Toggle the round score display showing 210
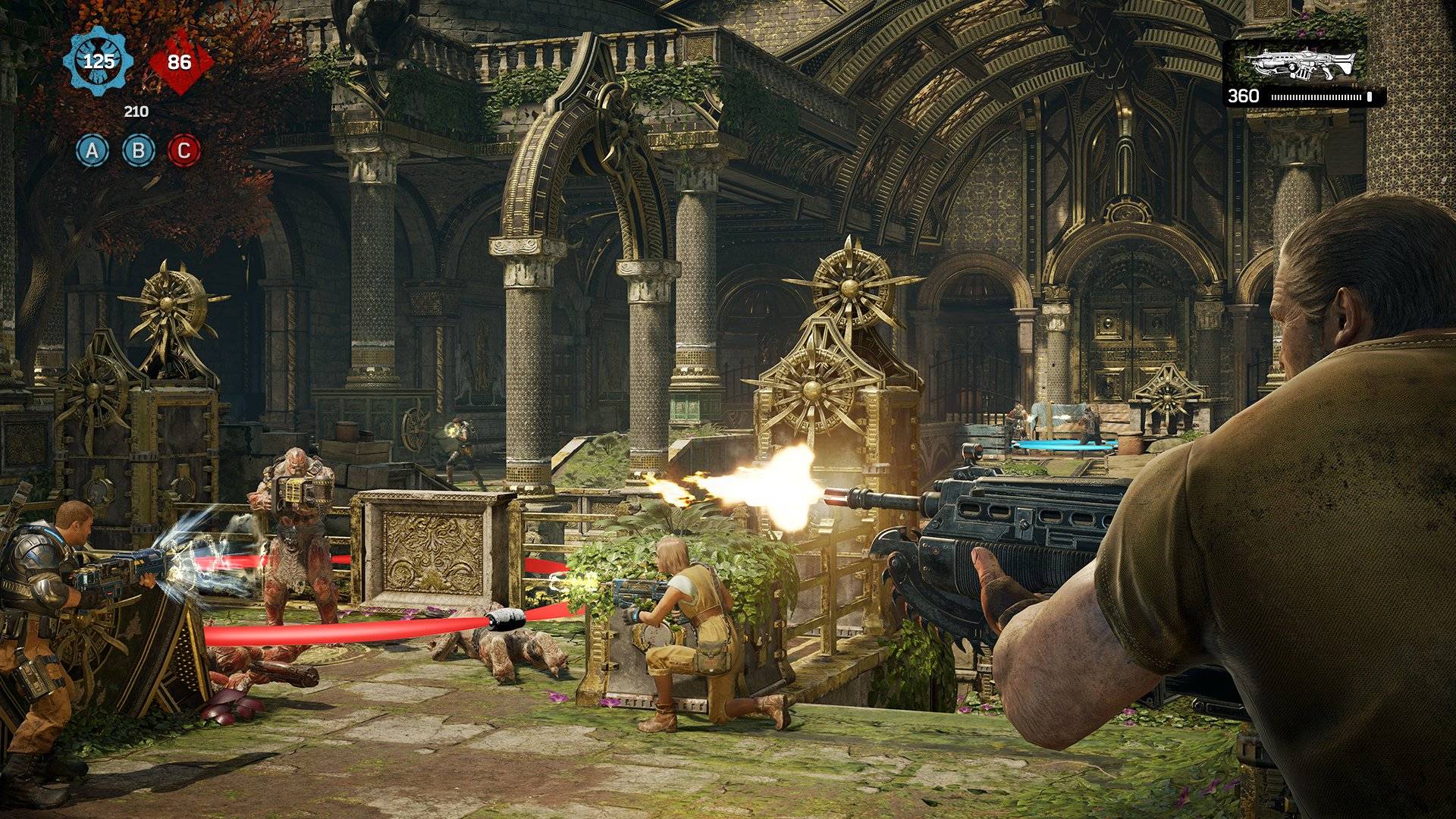This screenshot has width=1456, height=819. pos(135,111)
